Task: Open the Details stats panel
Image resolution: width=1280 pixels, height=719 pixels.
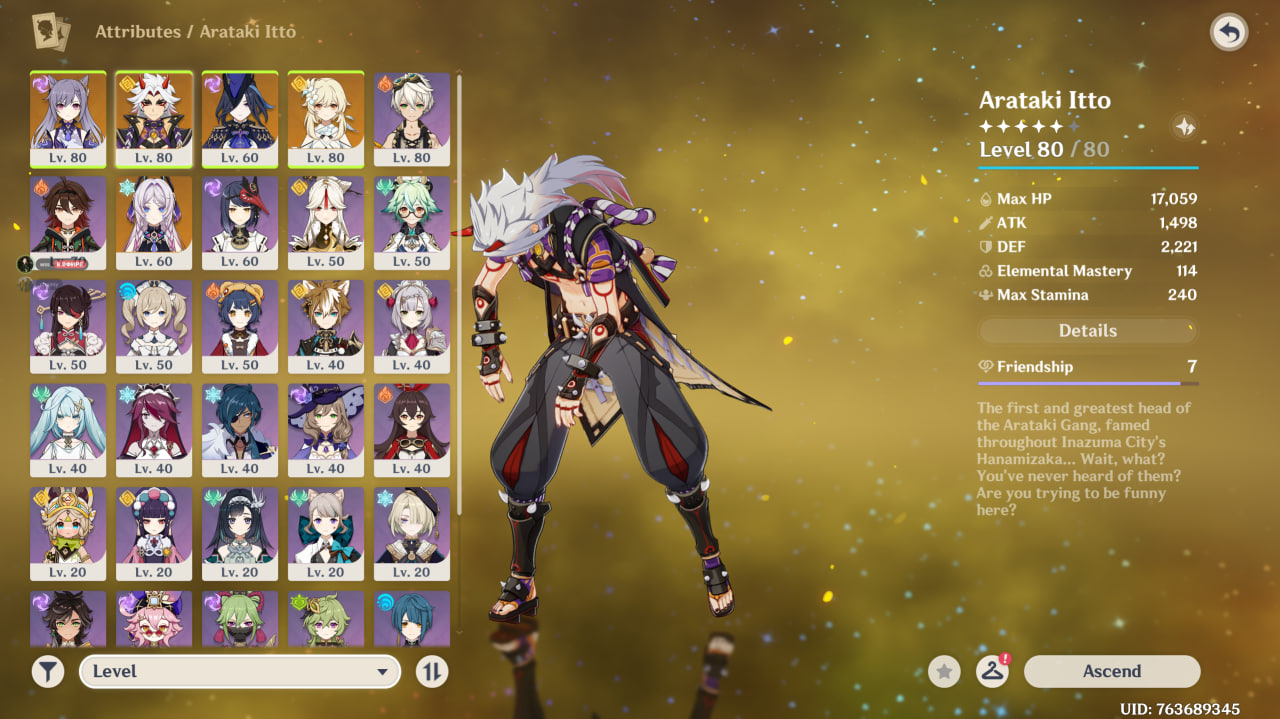Action: coord(1087,331)
